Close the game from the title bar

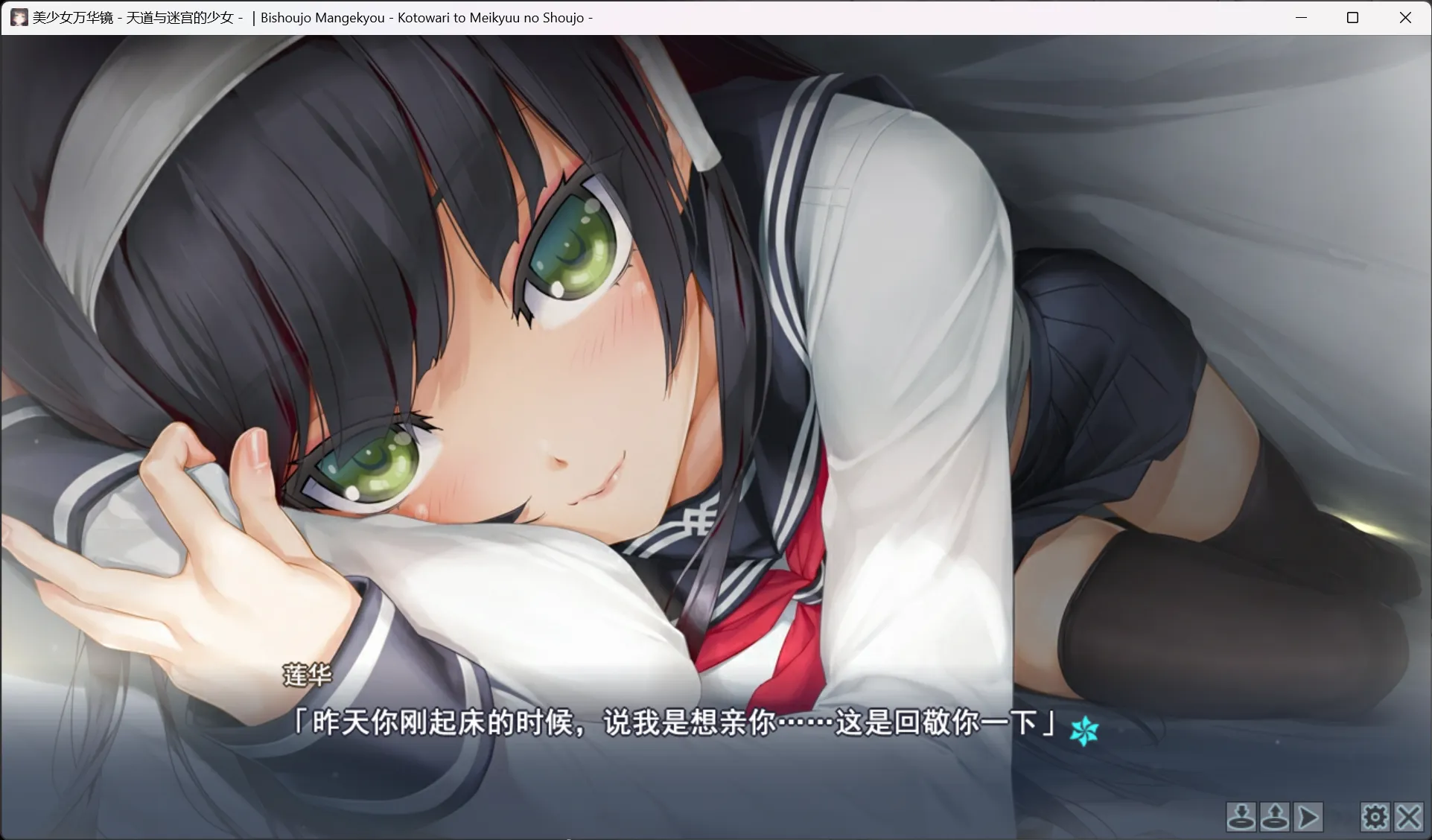(1406, 17)
